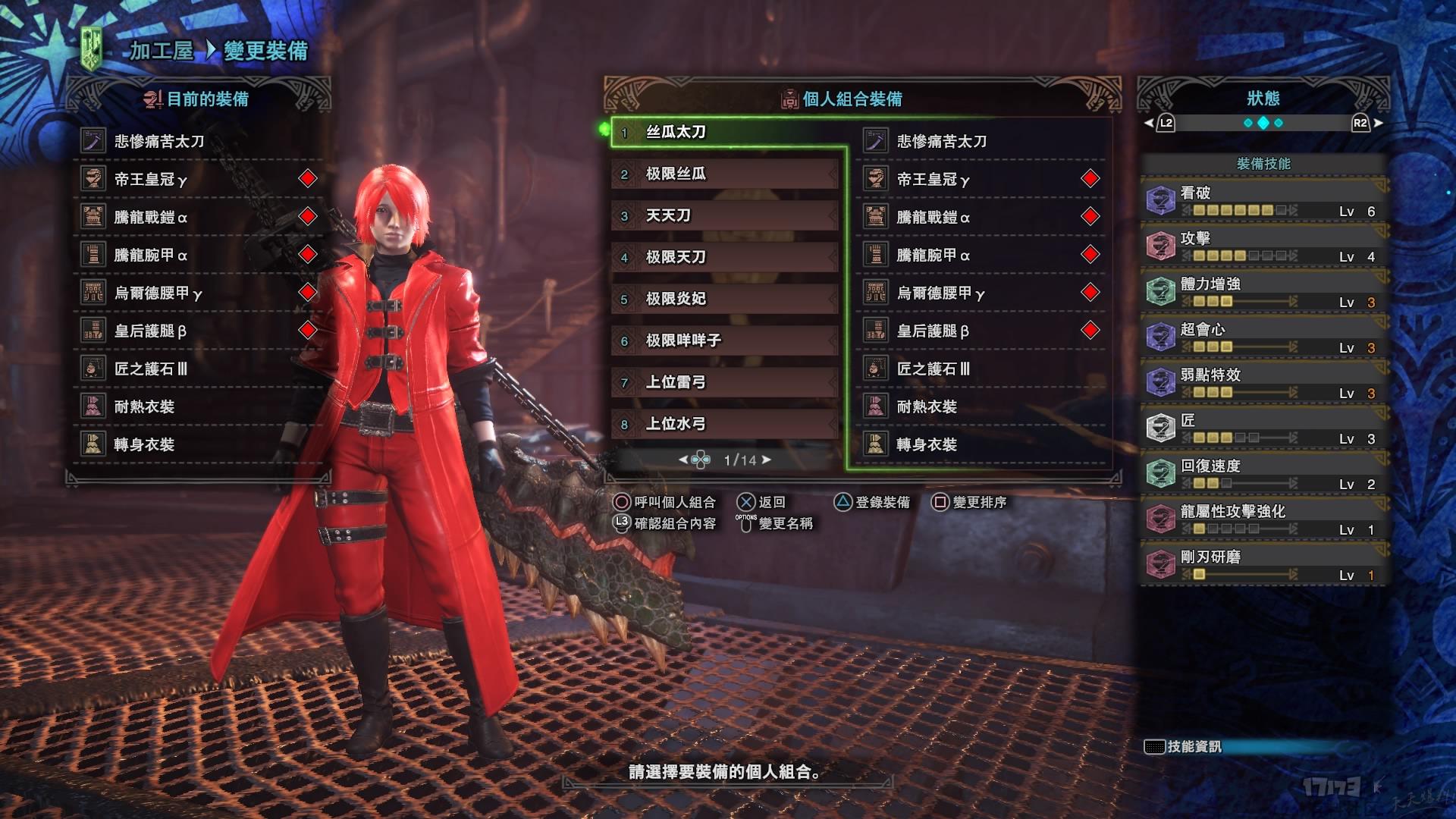Select the 攻擊 skill row
Viewport: 1456px width, 819px height.
click(1263, 246)
